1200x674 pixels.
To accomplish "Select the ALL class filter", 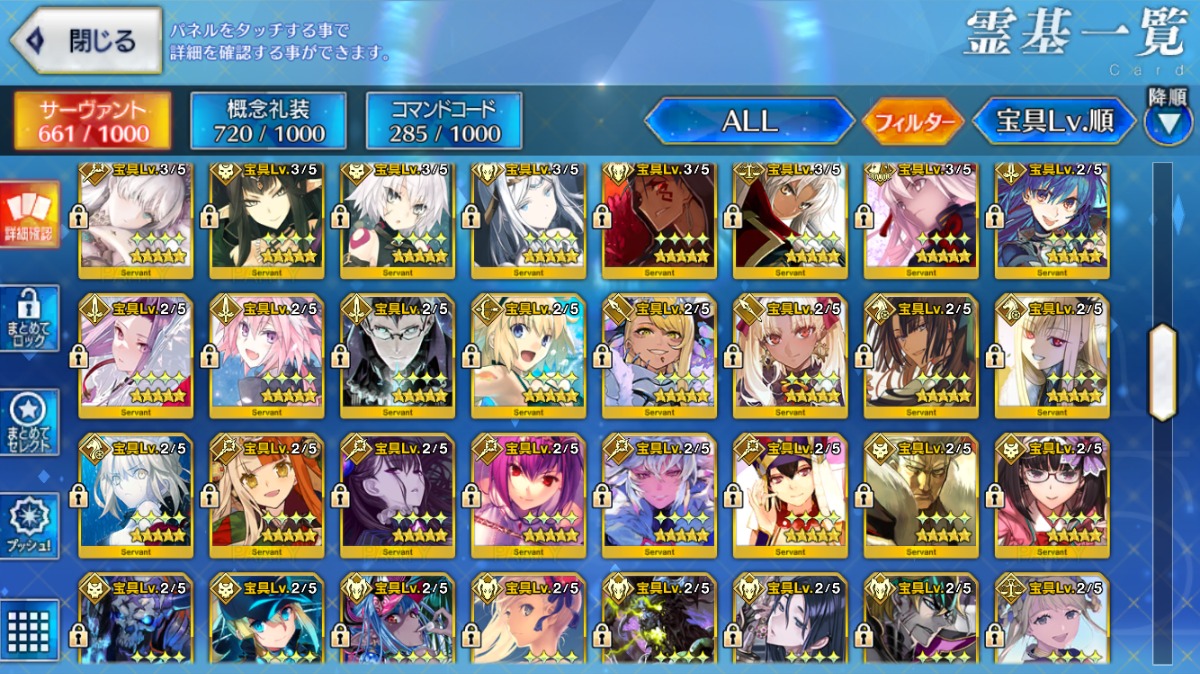I will tap(749, 121).
